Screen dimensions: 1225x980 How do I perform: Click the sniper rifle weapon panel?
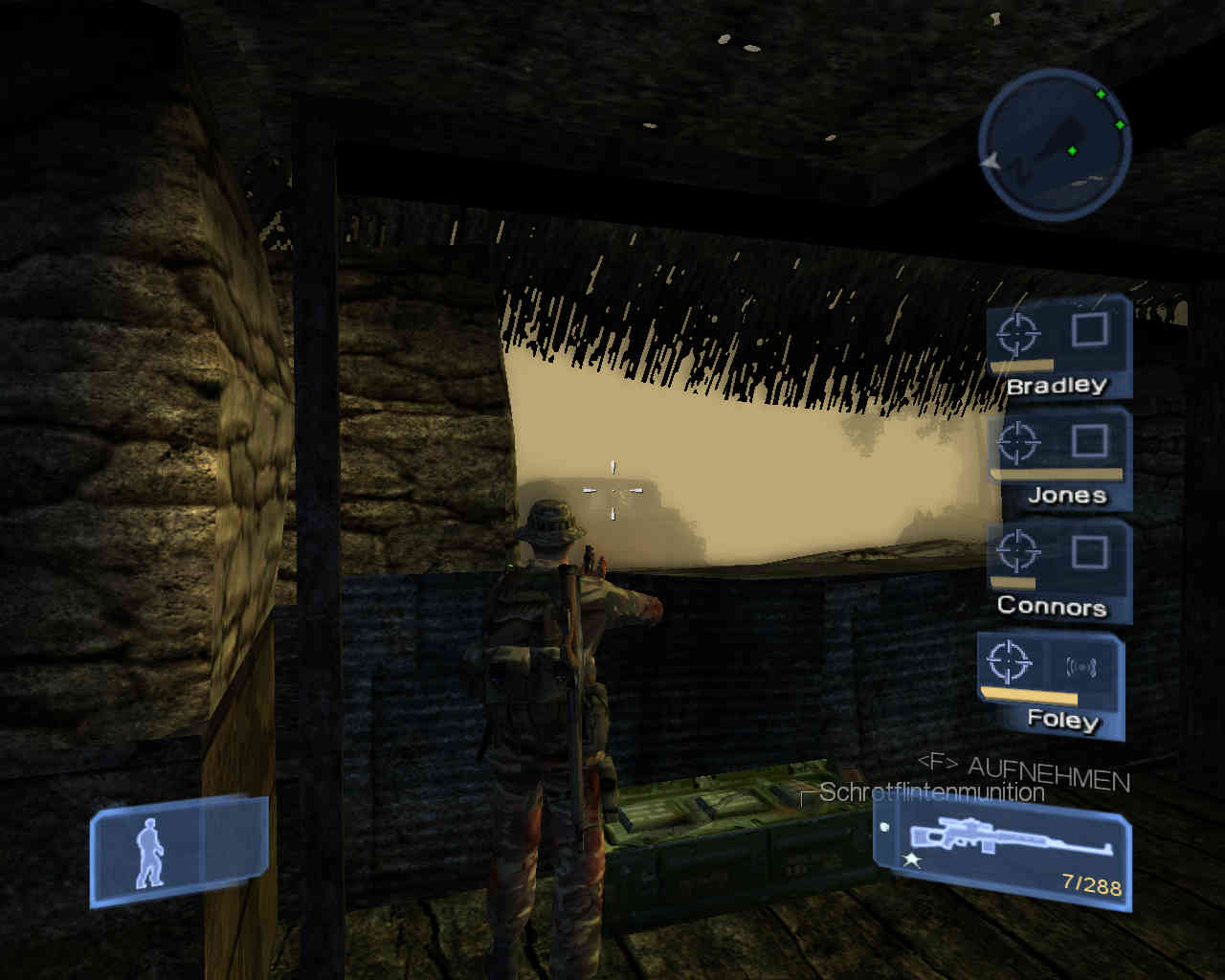pyautogui.click(x=1002, y=857)
